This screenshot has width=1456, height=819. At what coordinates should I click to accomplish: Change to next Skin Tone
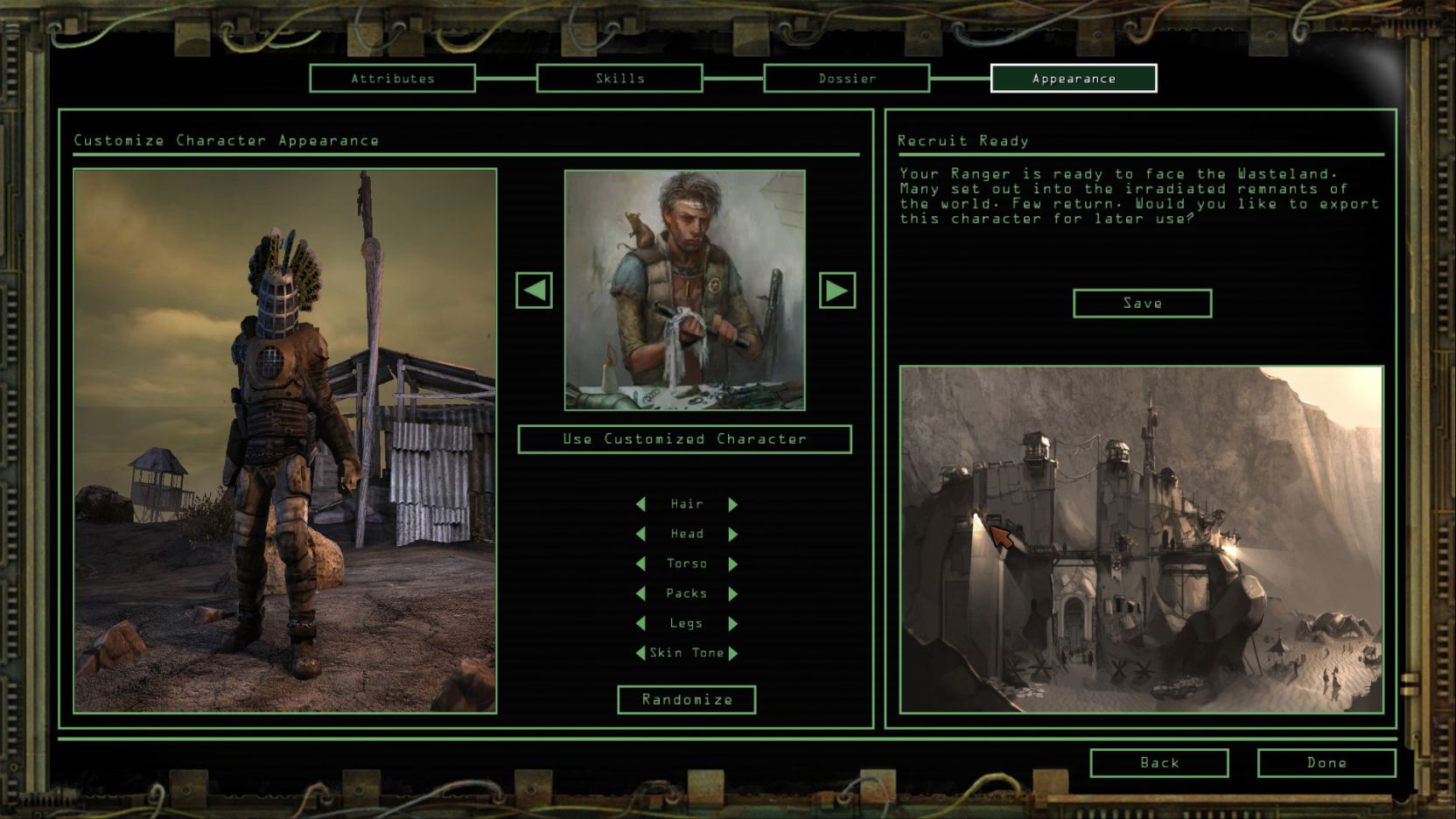click(x=733, y=654)
